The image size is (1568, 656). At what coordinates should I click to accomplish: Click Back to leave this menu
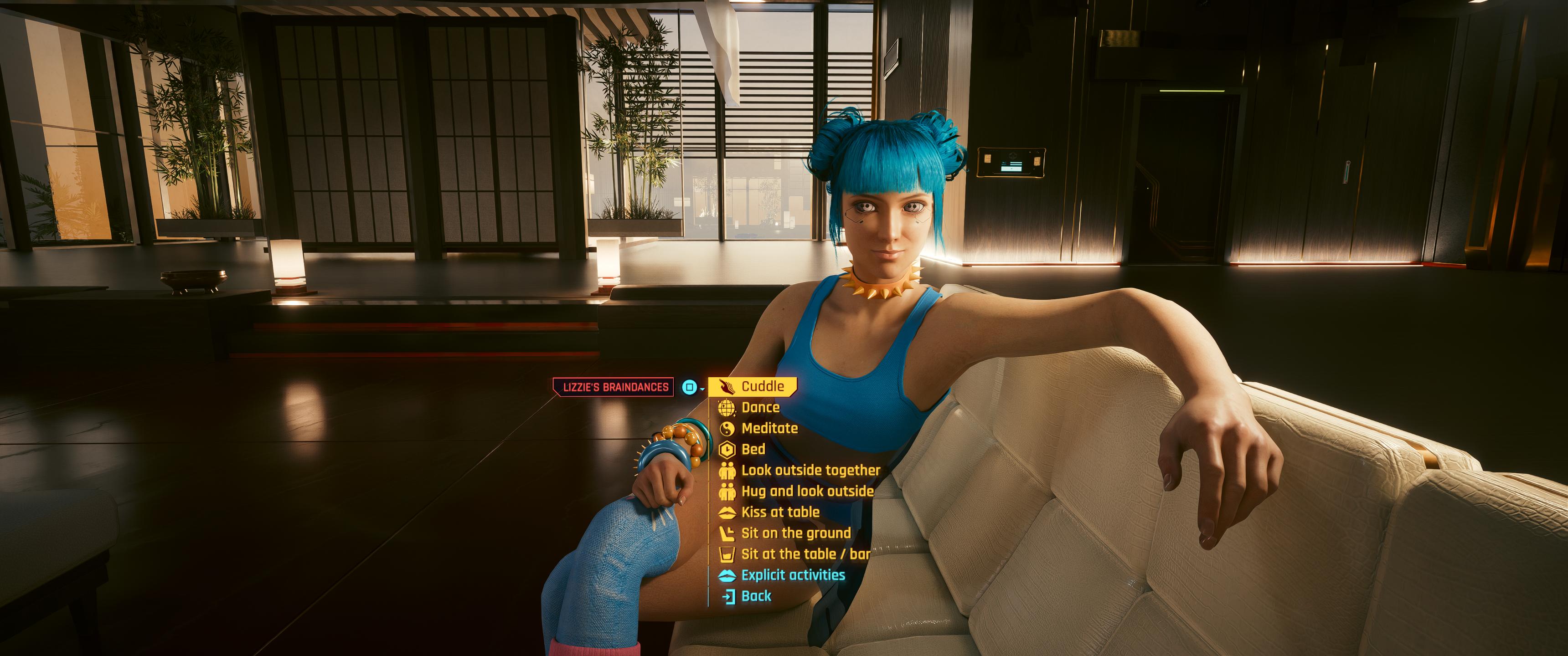pos(756,596)
